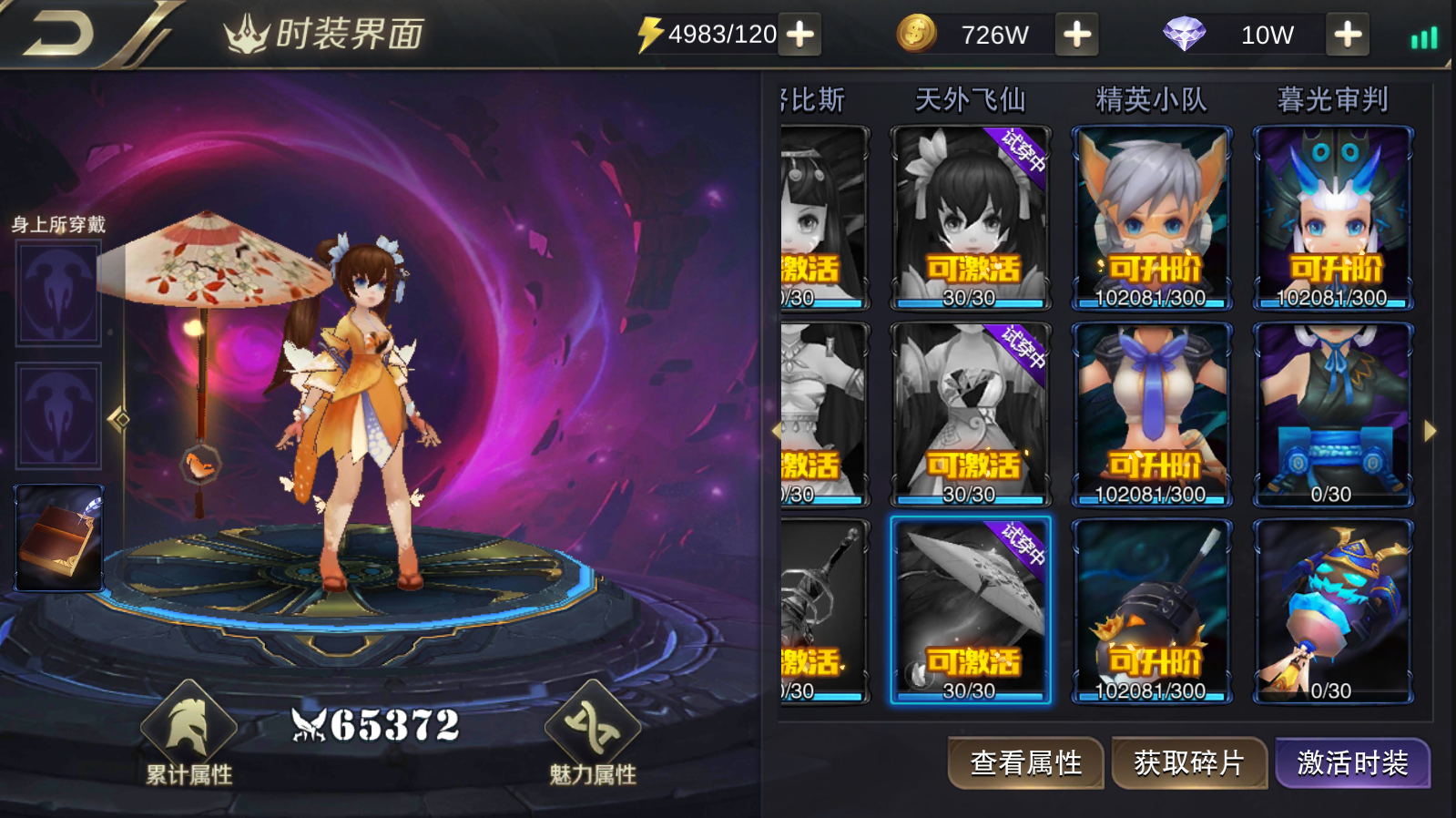Image resolution: width=1456 pixels, height=818 pixels.
Task: Choose the 精英小队 bomb weapon card
Action: click(x=1151, y=610)
